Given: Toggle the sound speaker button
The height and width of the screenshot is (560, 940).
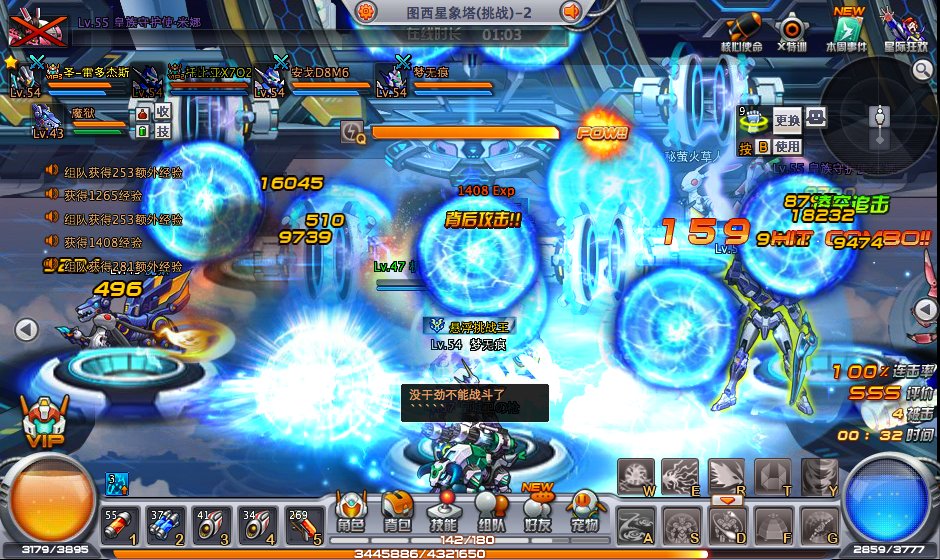Looking at the screenshot, I should [x=572, y=12].
